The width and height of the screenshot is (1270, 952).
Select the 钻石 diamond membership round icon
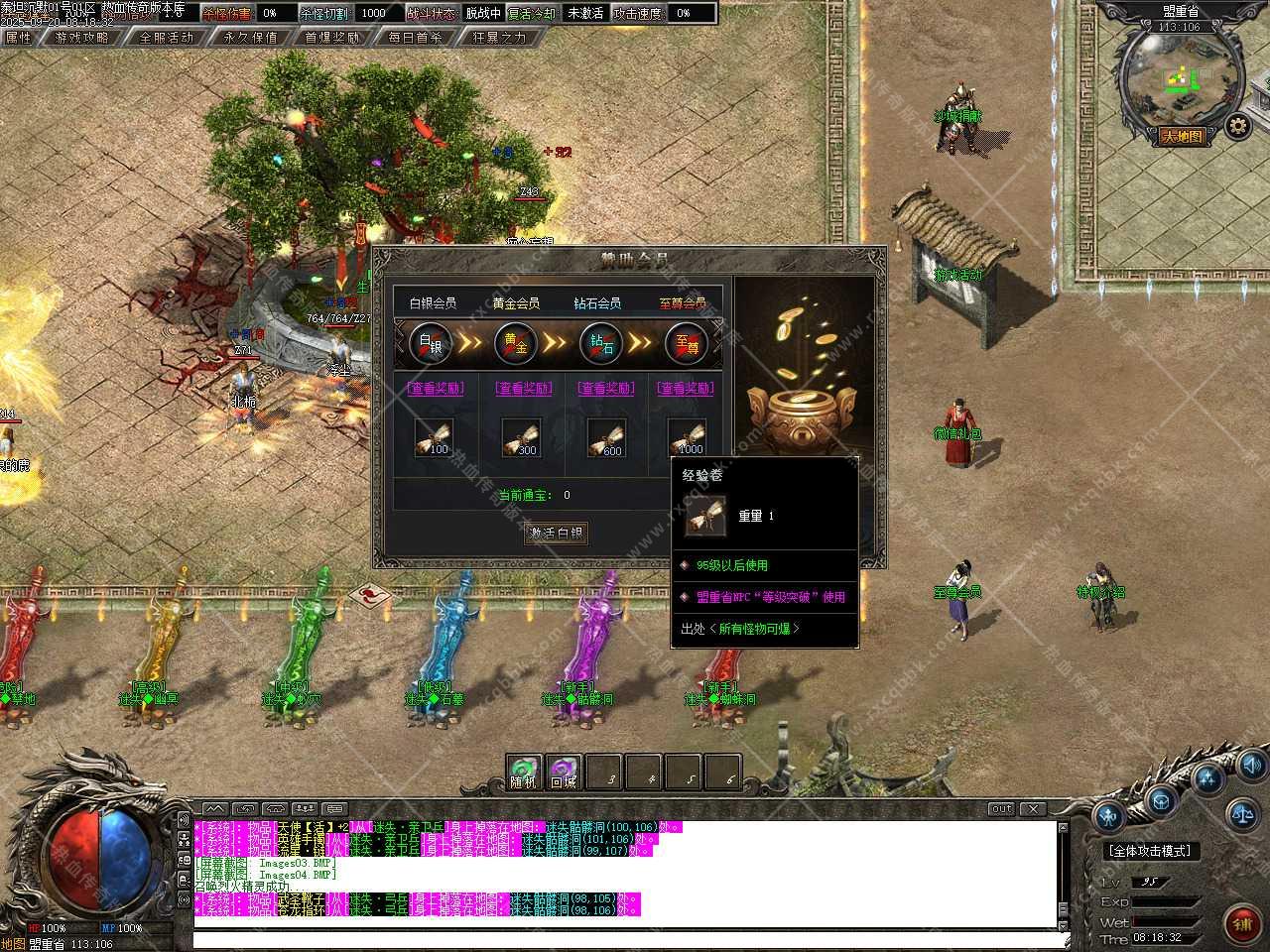pos(601,343)
